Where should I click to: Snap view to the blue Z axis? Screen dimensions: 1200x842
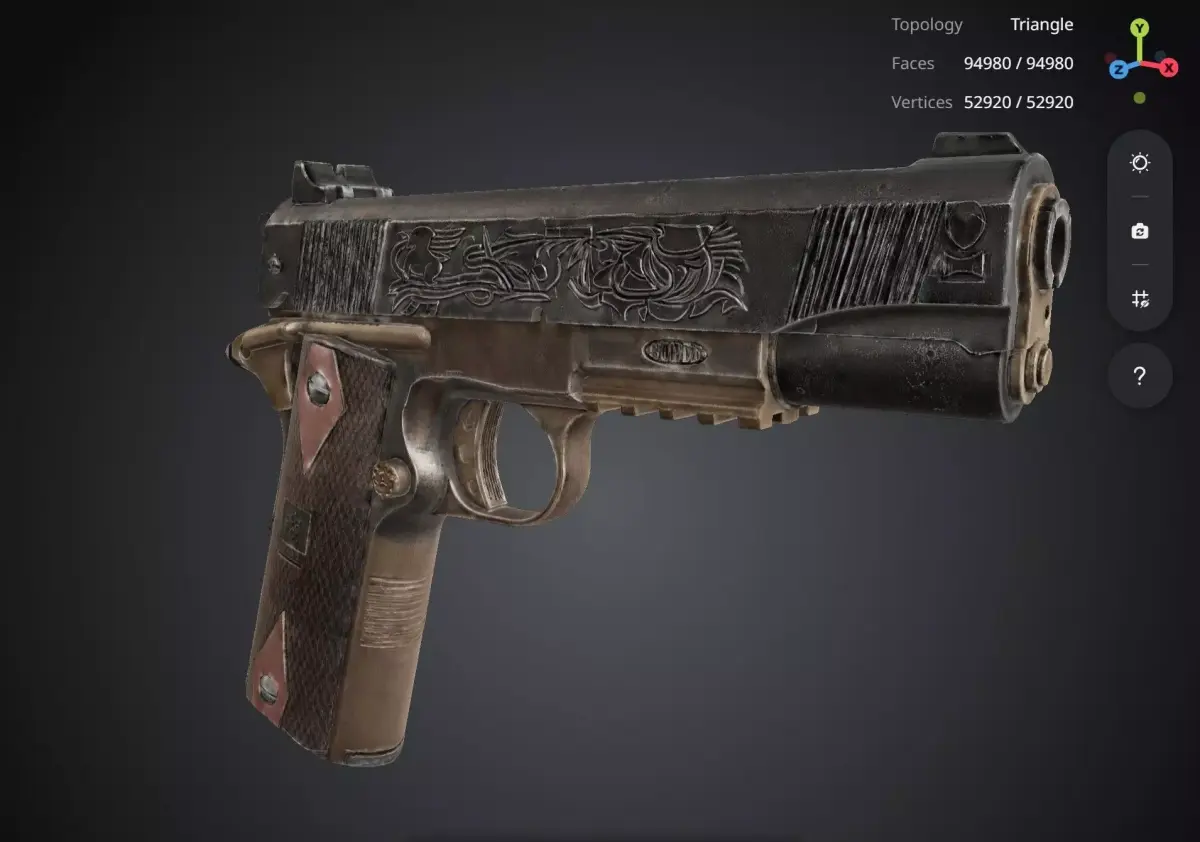(1118, 69)
